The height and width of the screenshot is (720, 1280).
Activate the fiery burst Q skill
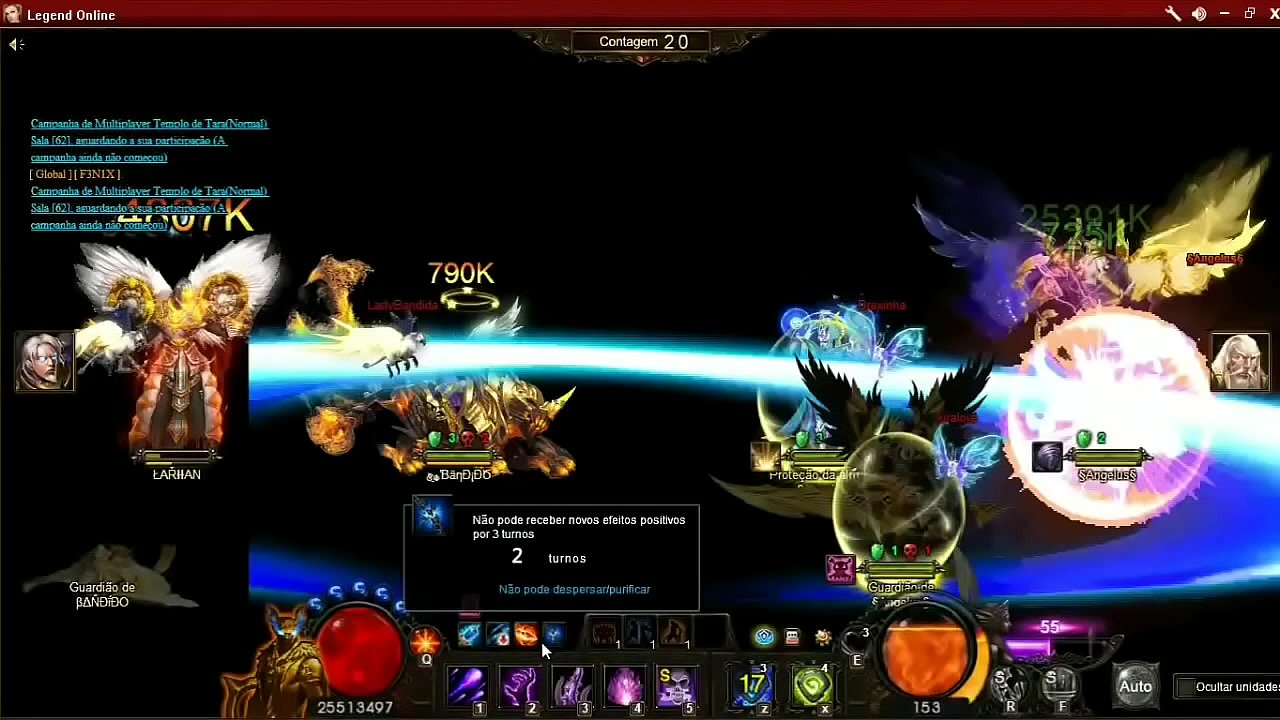click(425, 640)
